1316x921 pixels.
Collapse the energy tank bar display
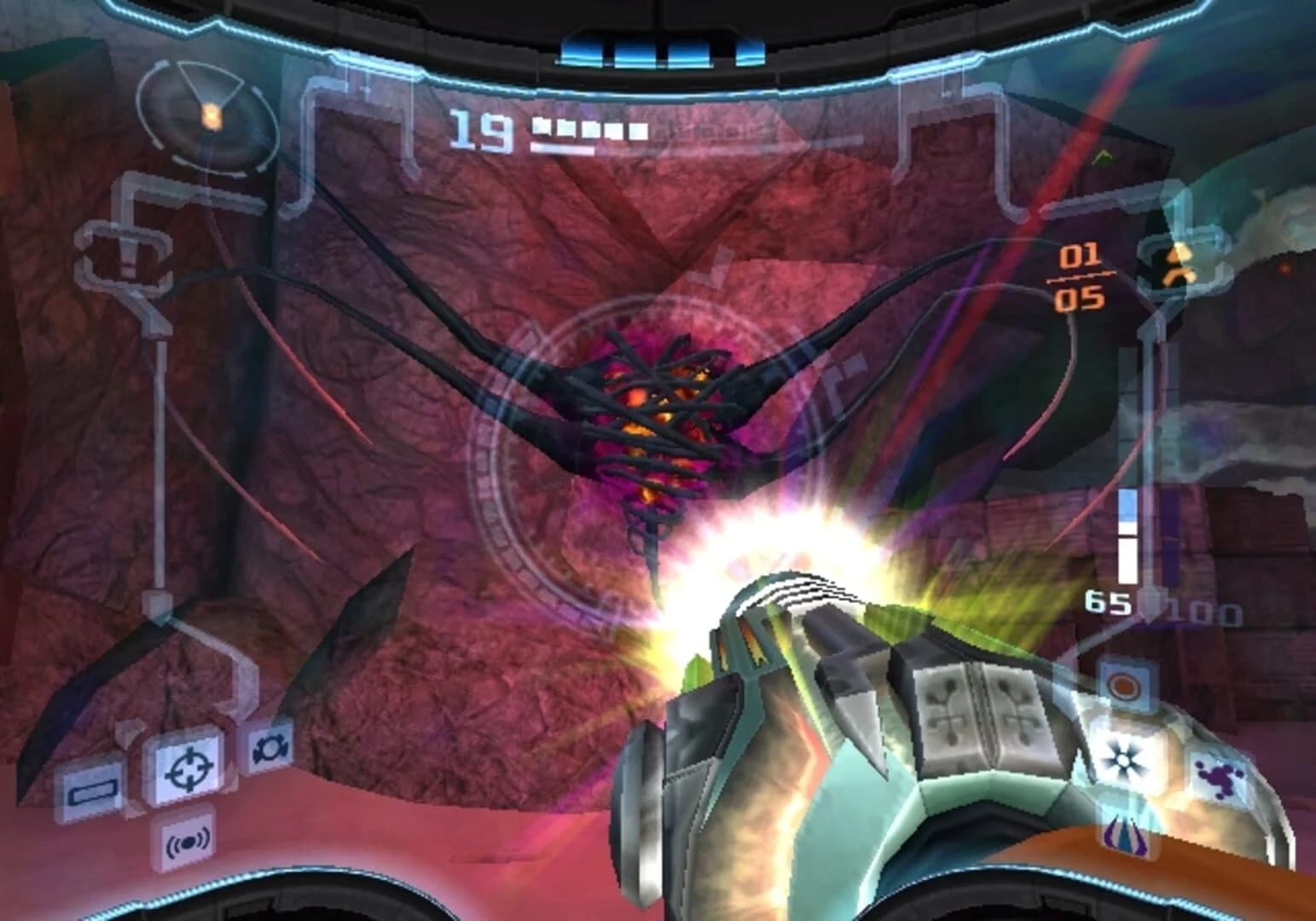(588, 132)
